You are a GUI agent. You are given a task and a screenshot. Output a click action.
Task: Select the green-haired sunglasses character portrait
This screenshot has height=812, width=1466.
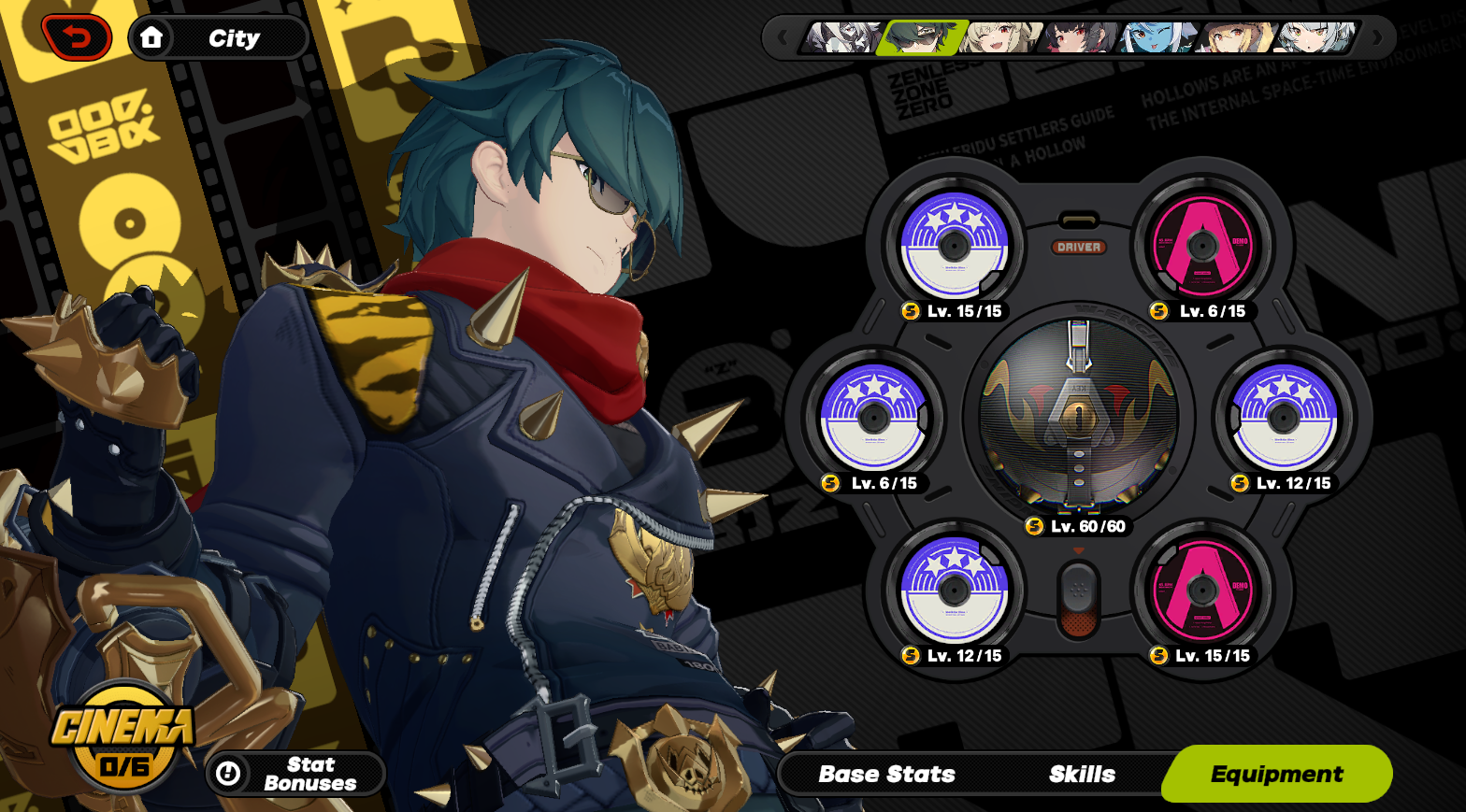point(921,38)
